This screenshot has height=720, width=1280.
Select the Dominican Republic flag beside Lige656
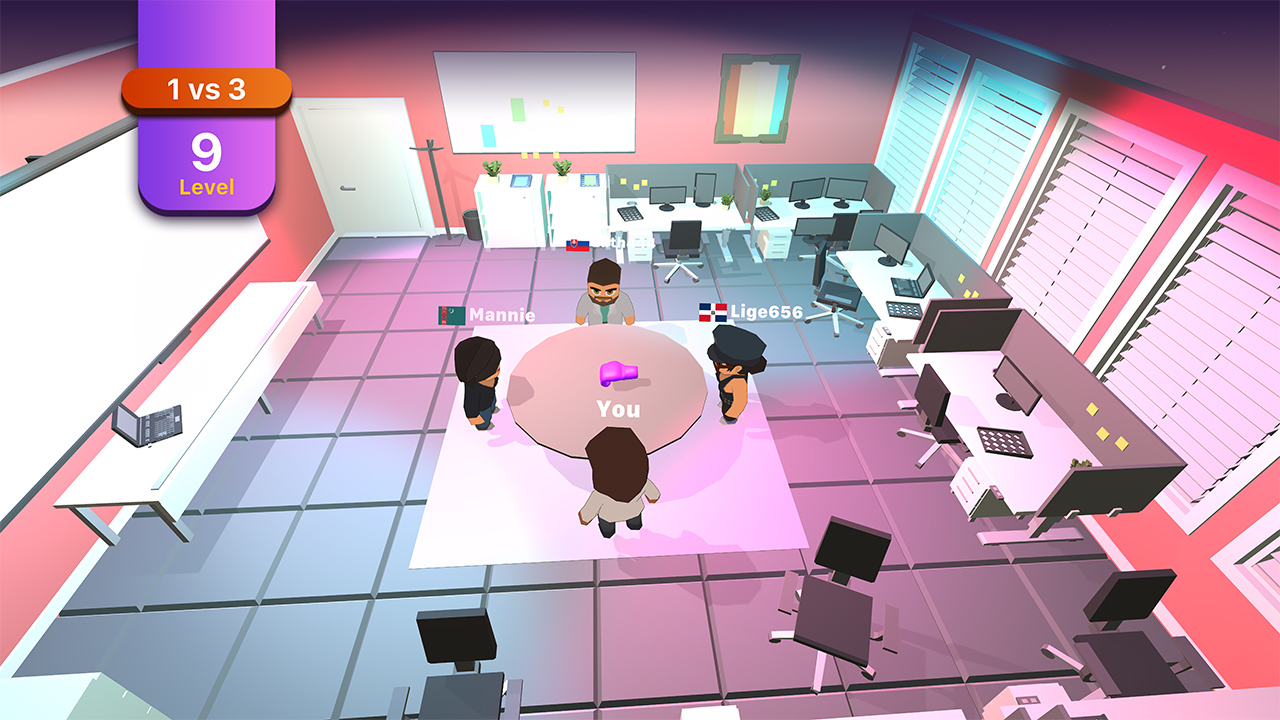716,312
